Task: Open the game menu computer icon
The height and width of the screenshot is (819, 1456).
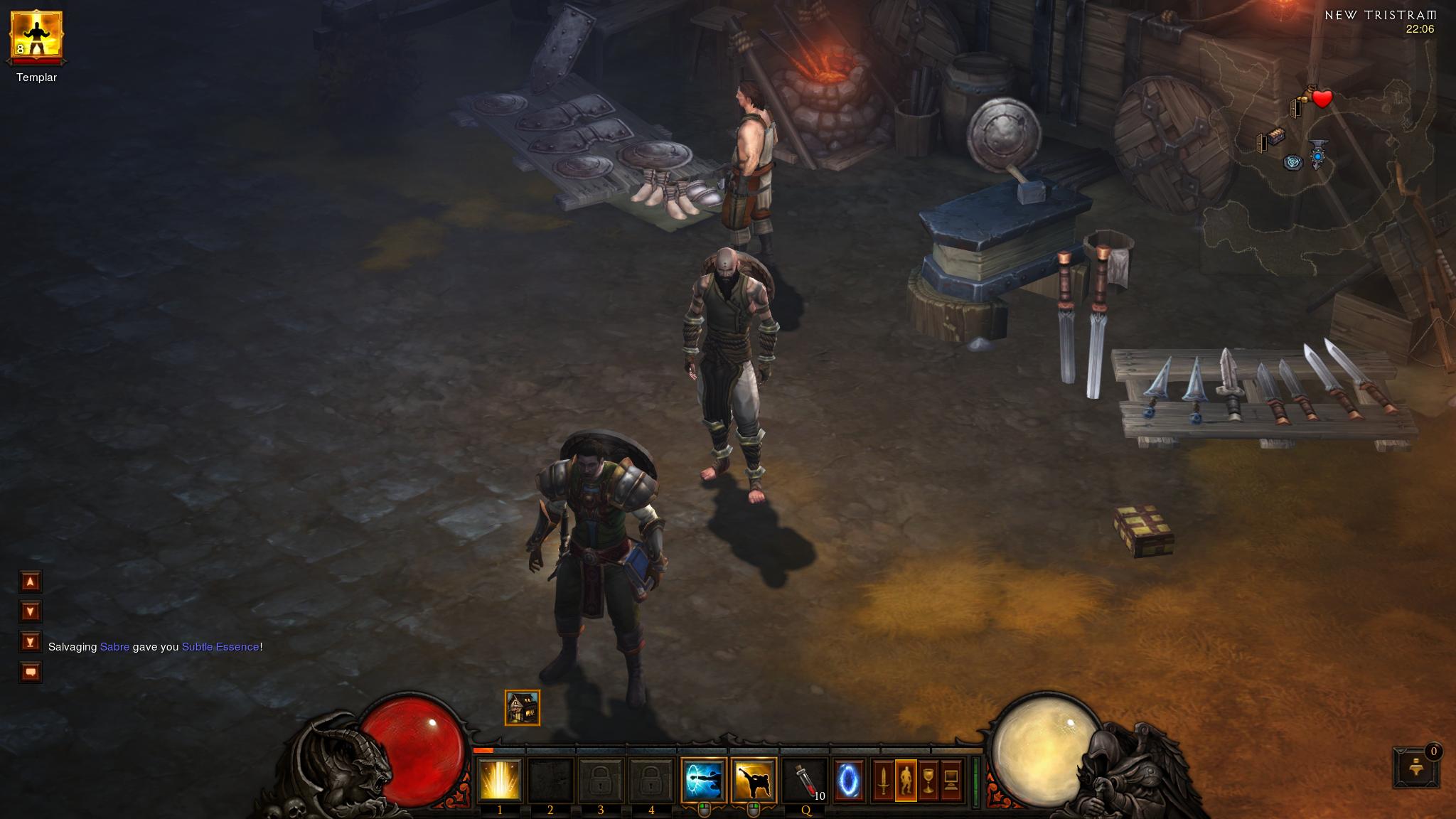Action: [x=951, y=781]
